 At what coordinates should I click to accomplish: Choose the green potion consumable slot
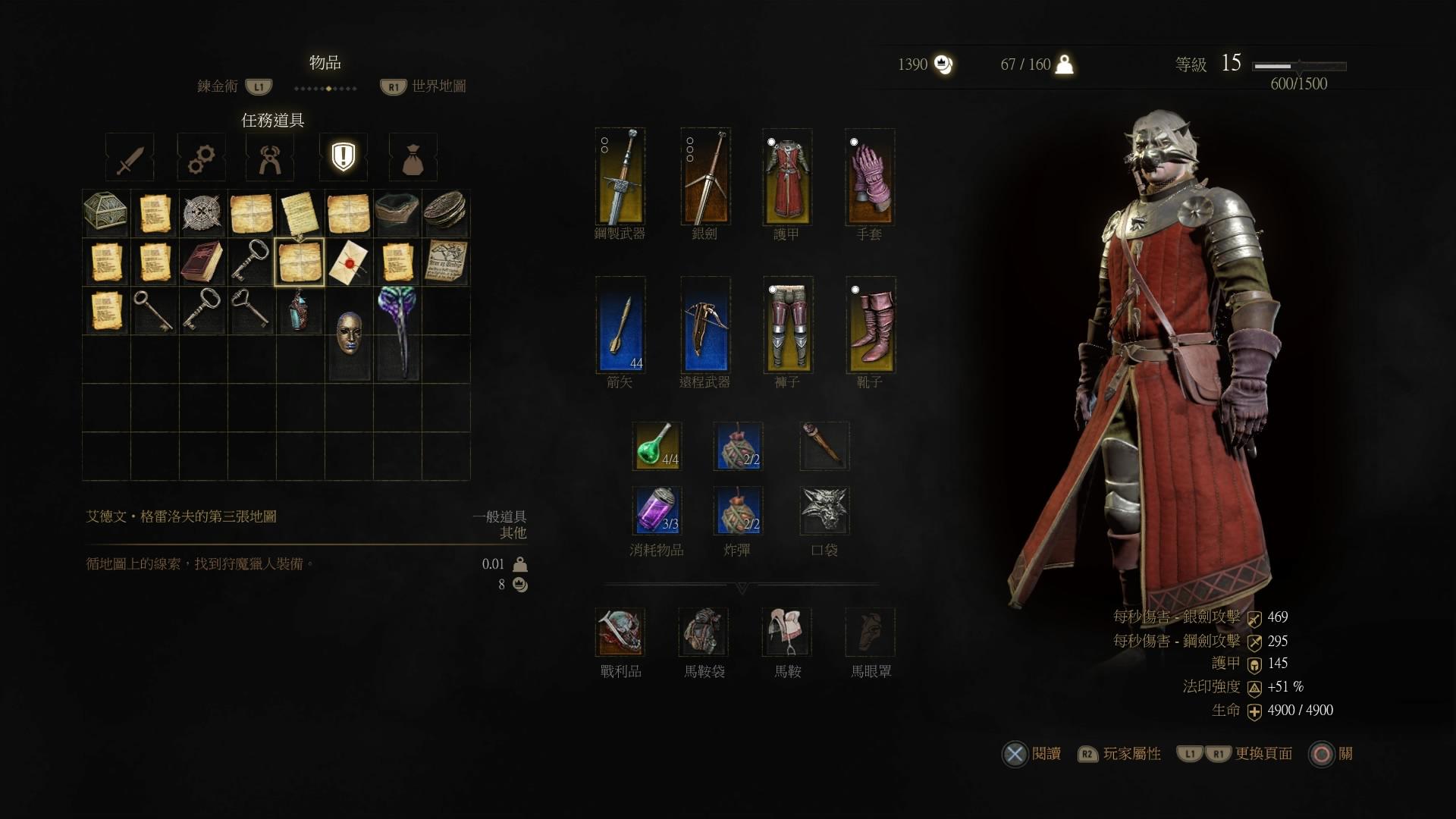pos(657,446)
